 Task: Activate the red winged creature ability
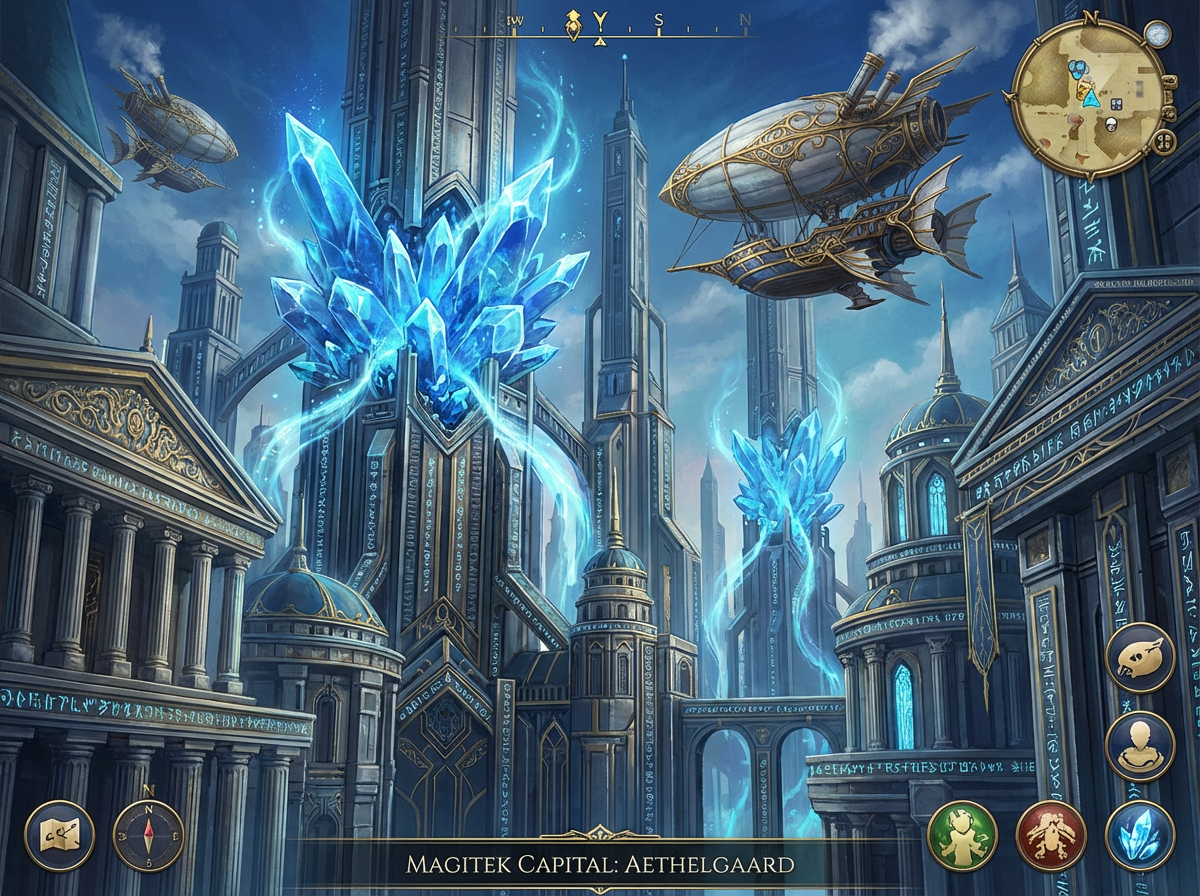(x=1051, y=836)
